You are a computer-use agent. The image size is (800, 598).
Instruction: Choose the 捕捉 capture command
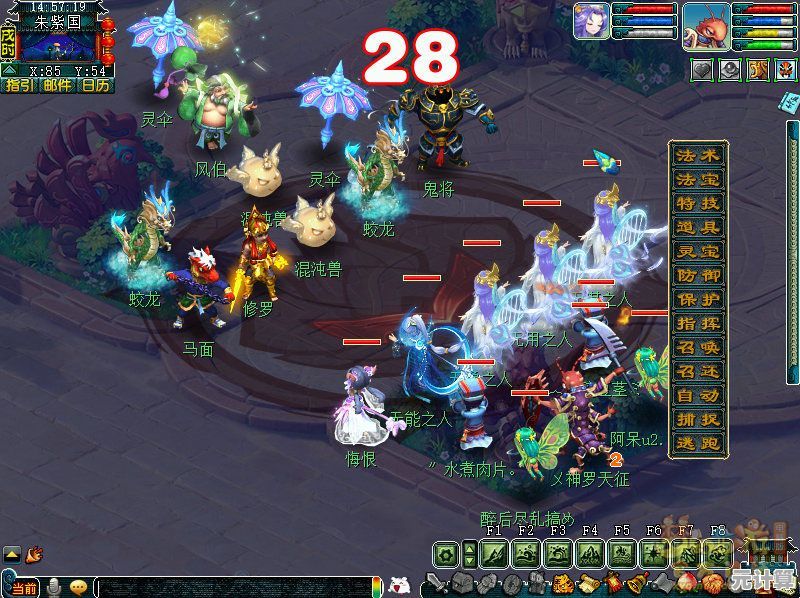(x=698, y=419)
